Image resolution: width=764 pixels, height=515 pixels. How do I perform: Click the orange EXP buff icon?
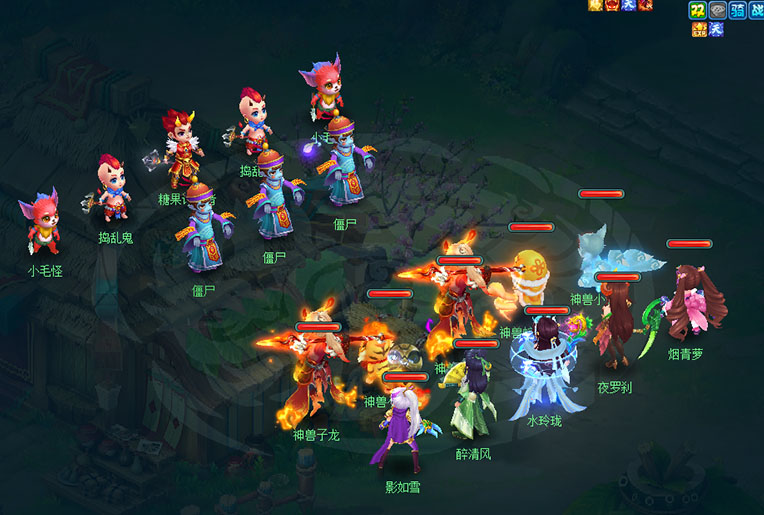(x=700, y=29)
